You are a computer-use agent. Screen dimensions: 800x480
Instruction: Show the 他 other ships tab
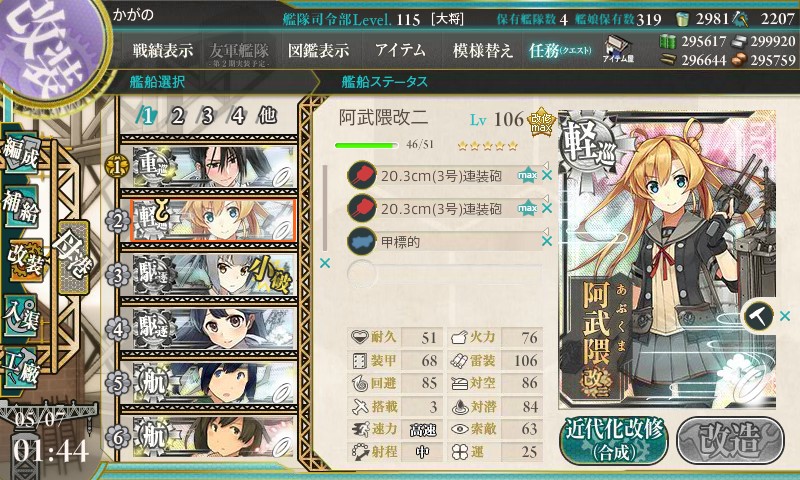pos(267,115)
